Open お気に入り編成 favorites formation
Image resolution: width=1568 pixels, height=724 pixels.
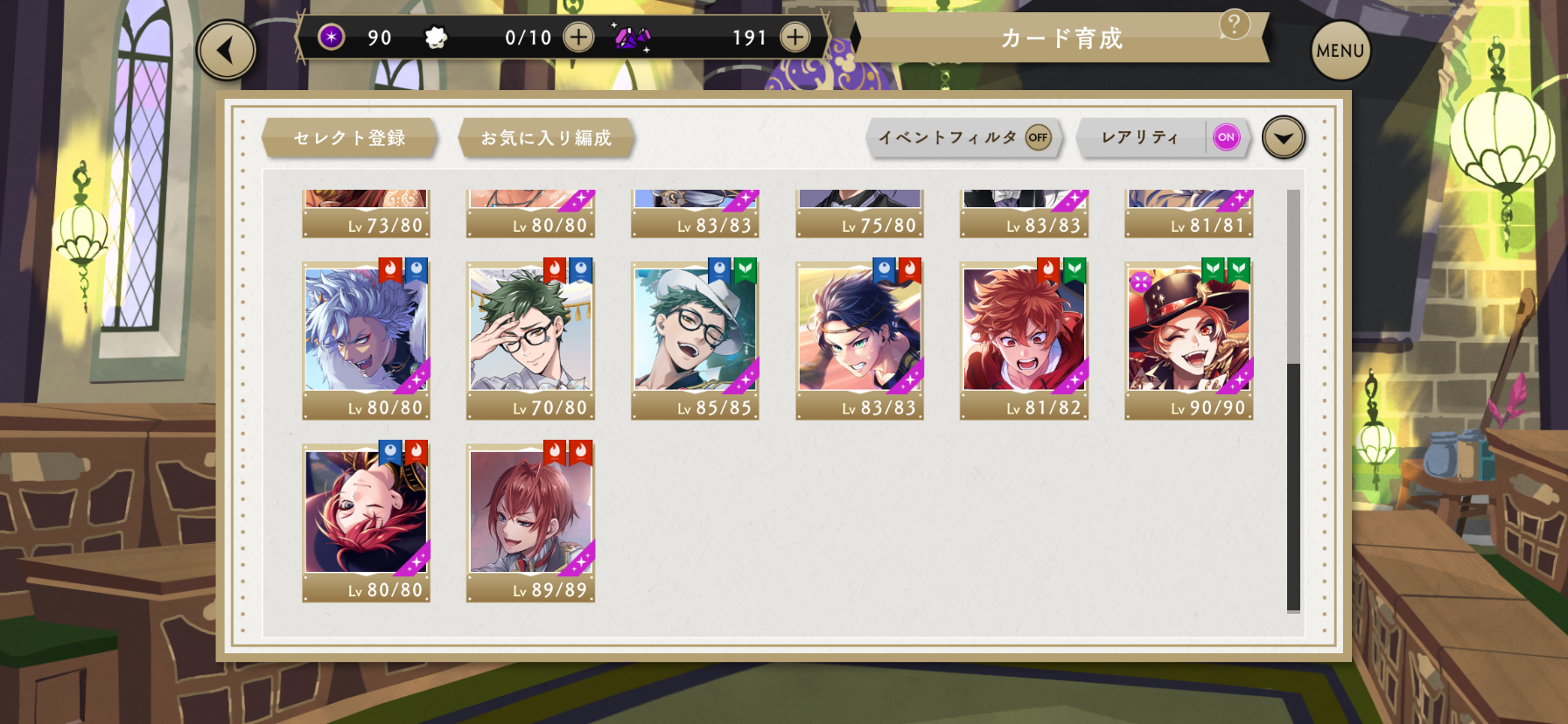(546, 138)
